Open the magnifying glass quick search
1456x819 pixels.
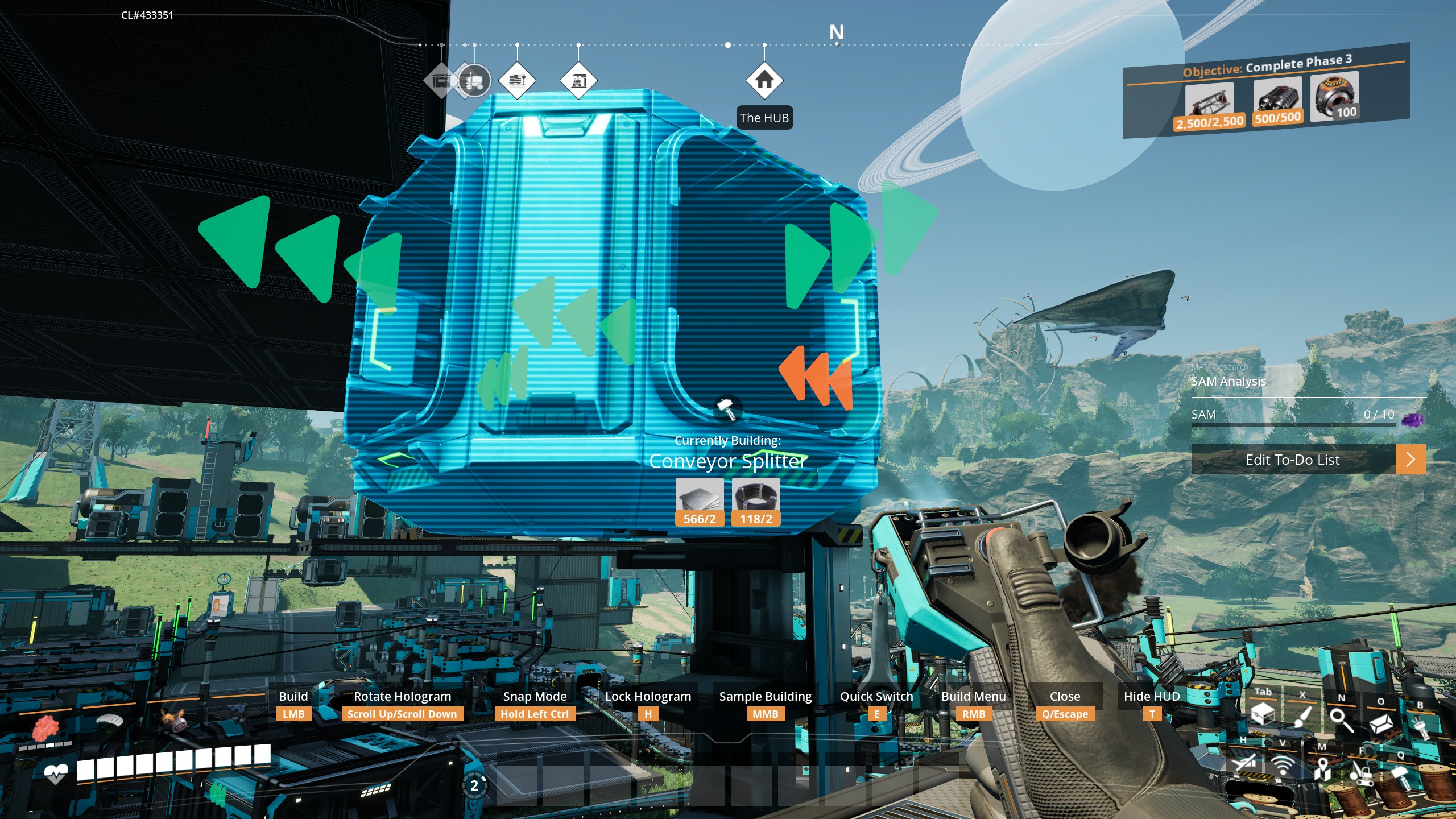1341,719
